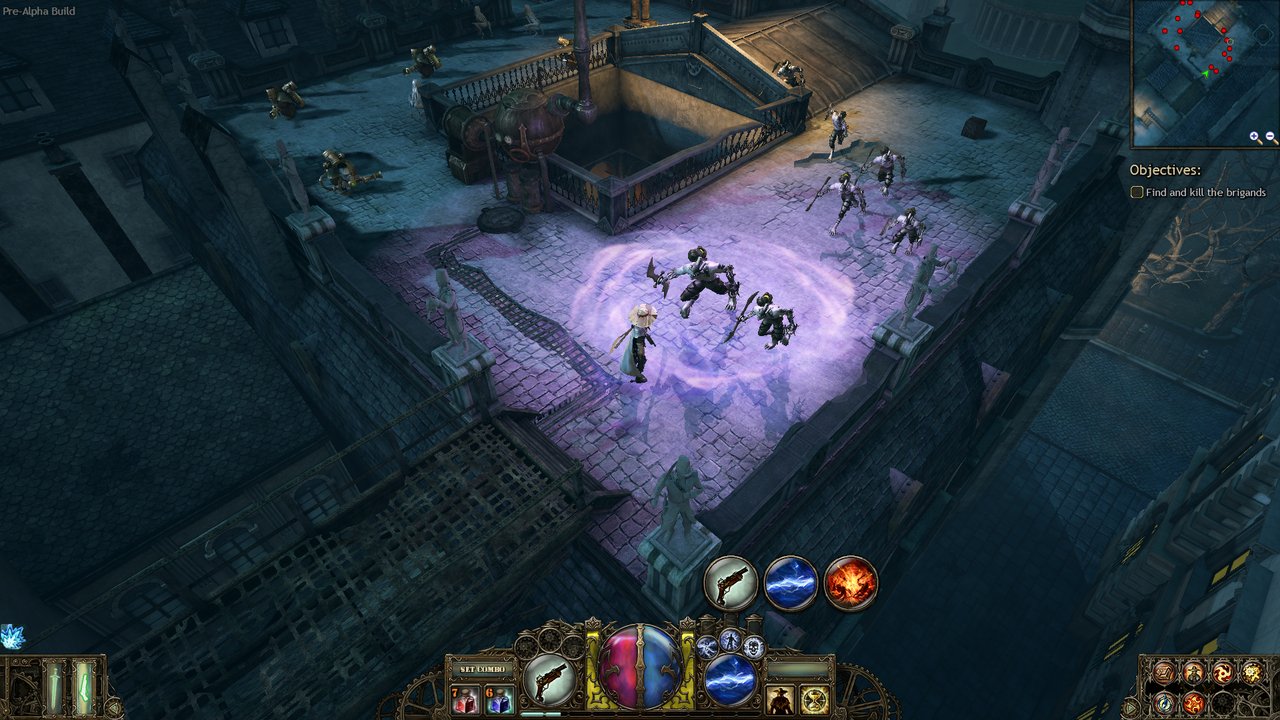Screen dimensions: 1280x720
Task: Select the pistol skill in the left slot
Action: click(x=549, y=679)
